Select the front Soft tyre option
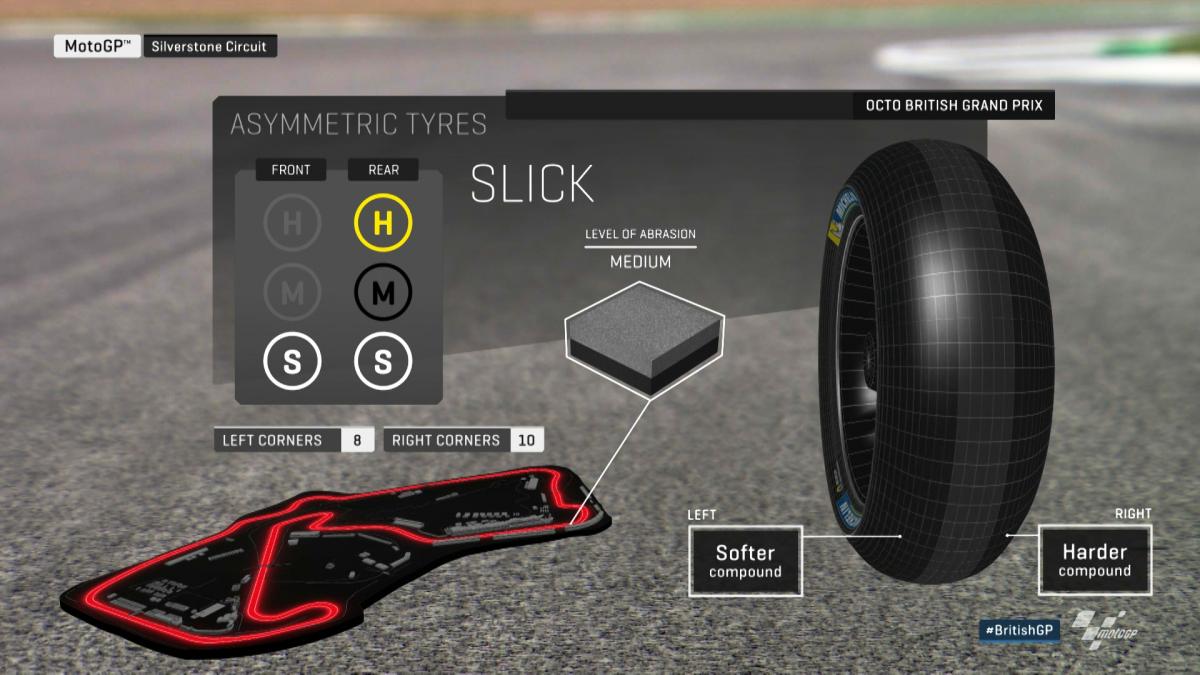Image resolution: width=1200 pixels, height=675 pixels. pos(292,362)
